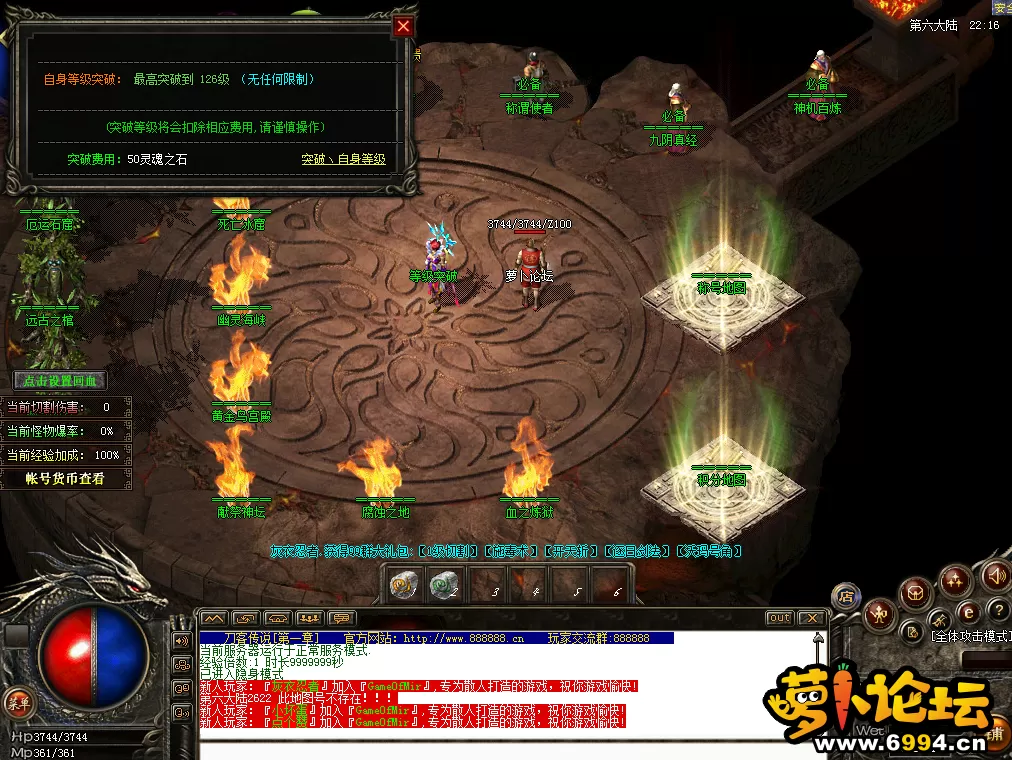Click the 点击设置回血 button
Screen dimensions: 1012x760
(60, 381)
